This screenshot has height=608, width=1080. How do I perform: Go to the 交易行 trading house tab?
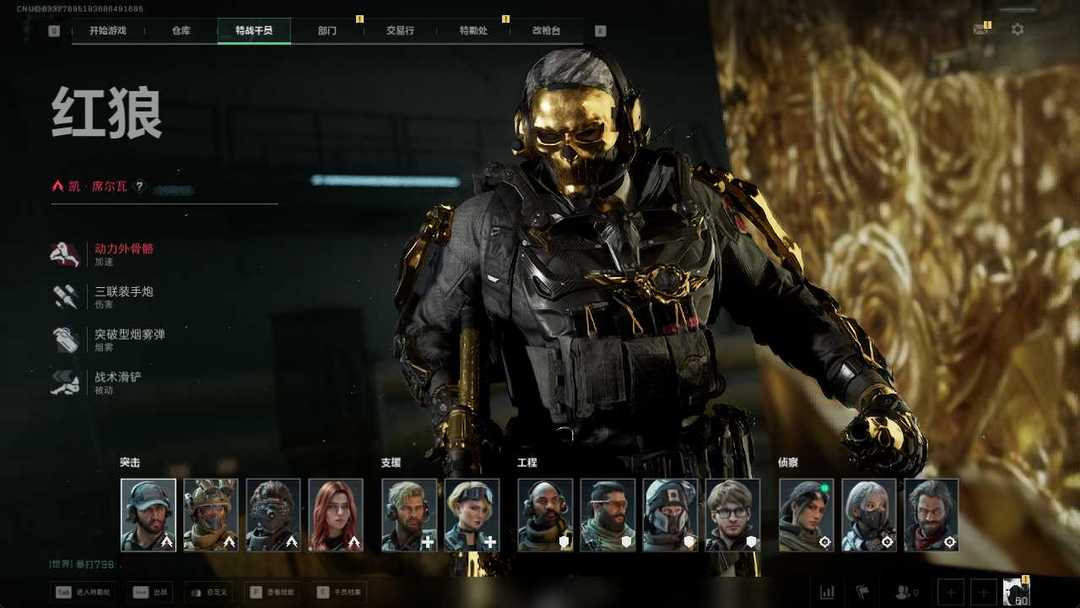click(x=400, y=31)
